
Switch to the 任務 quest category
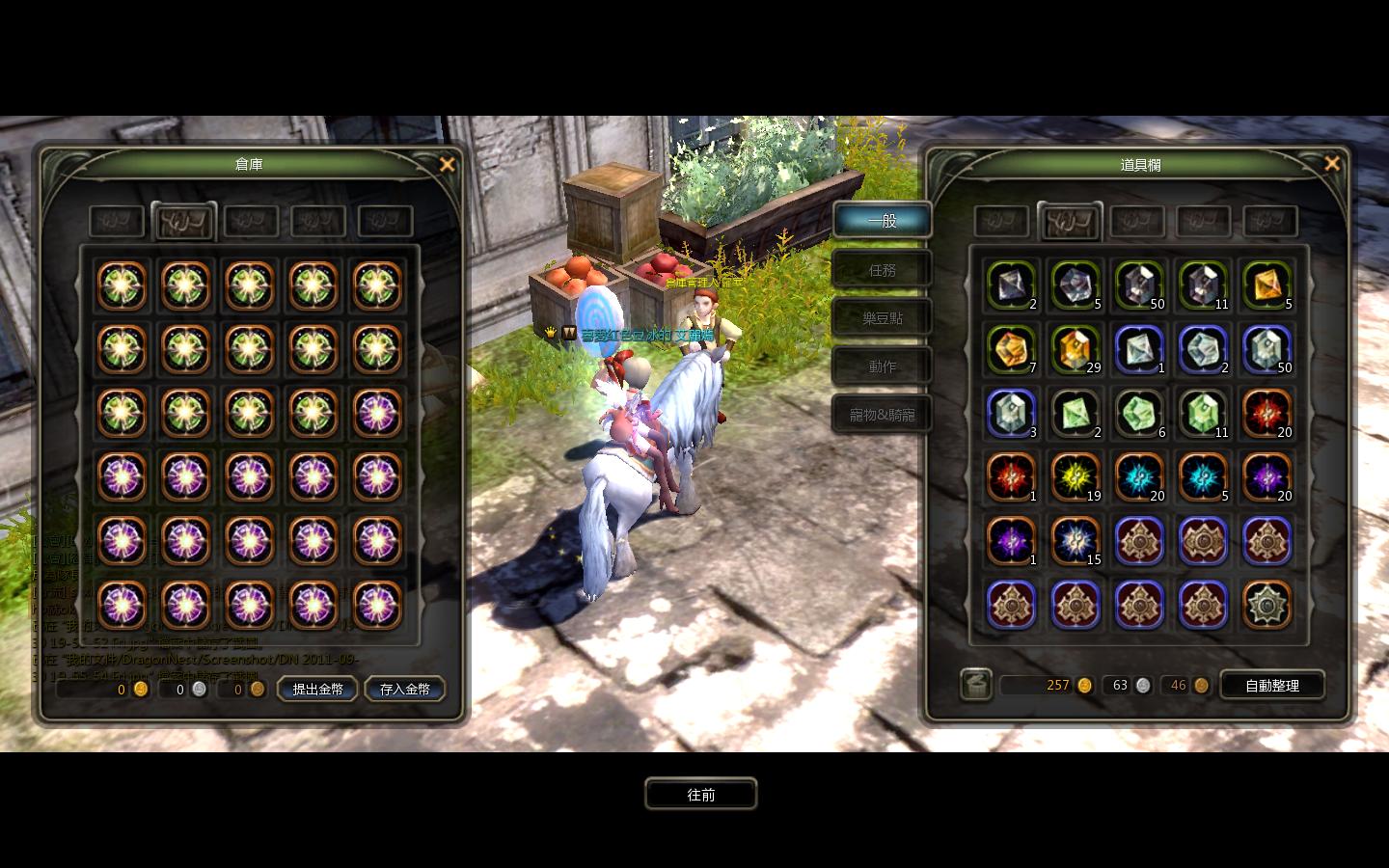(882, 270)
